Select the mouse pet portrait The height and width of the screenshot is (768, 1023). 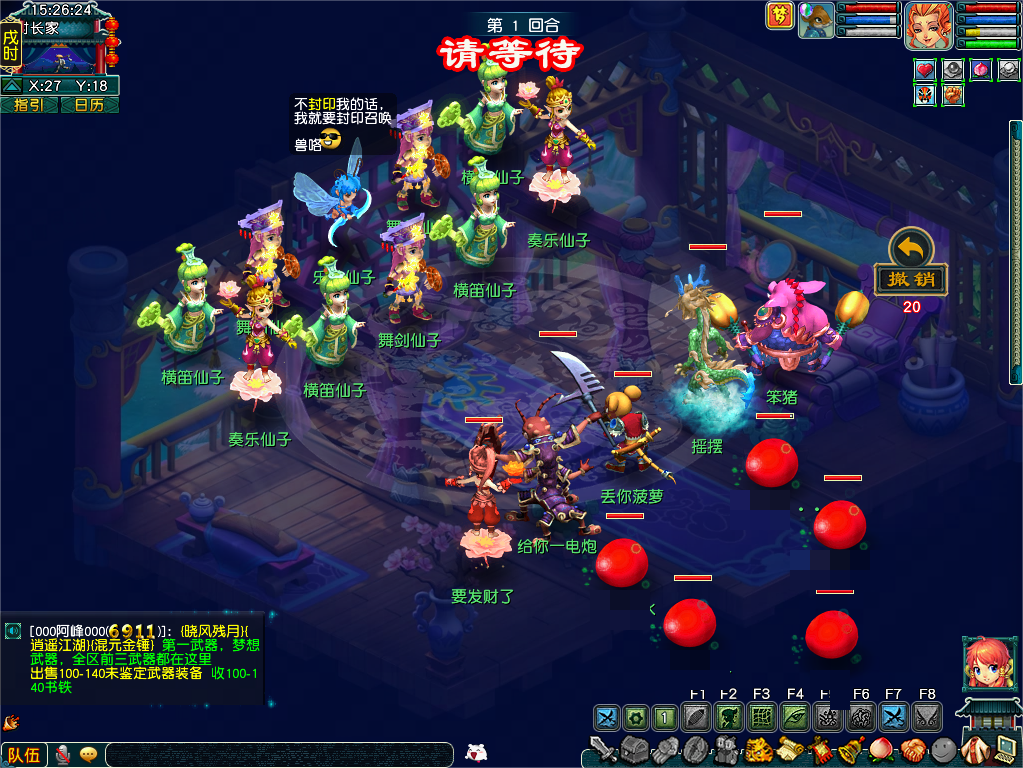(x=816, y=19)
